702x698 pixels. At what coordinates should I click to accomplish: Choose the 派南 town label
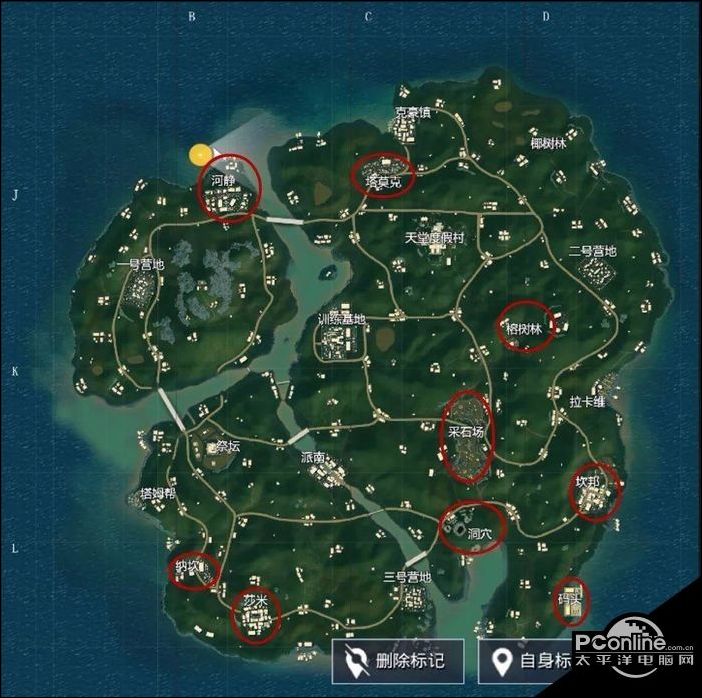point(313,456)
